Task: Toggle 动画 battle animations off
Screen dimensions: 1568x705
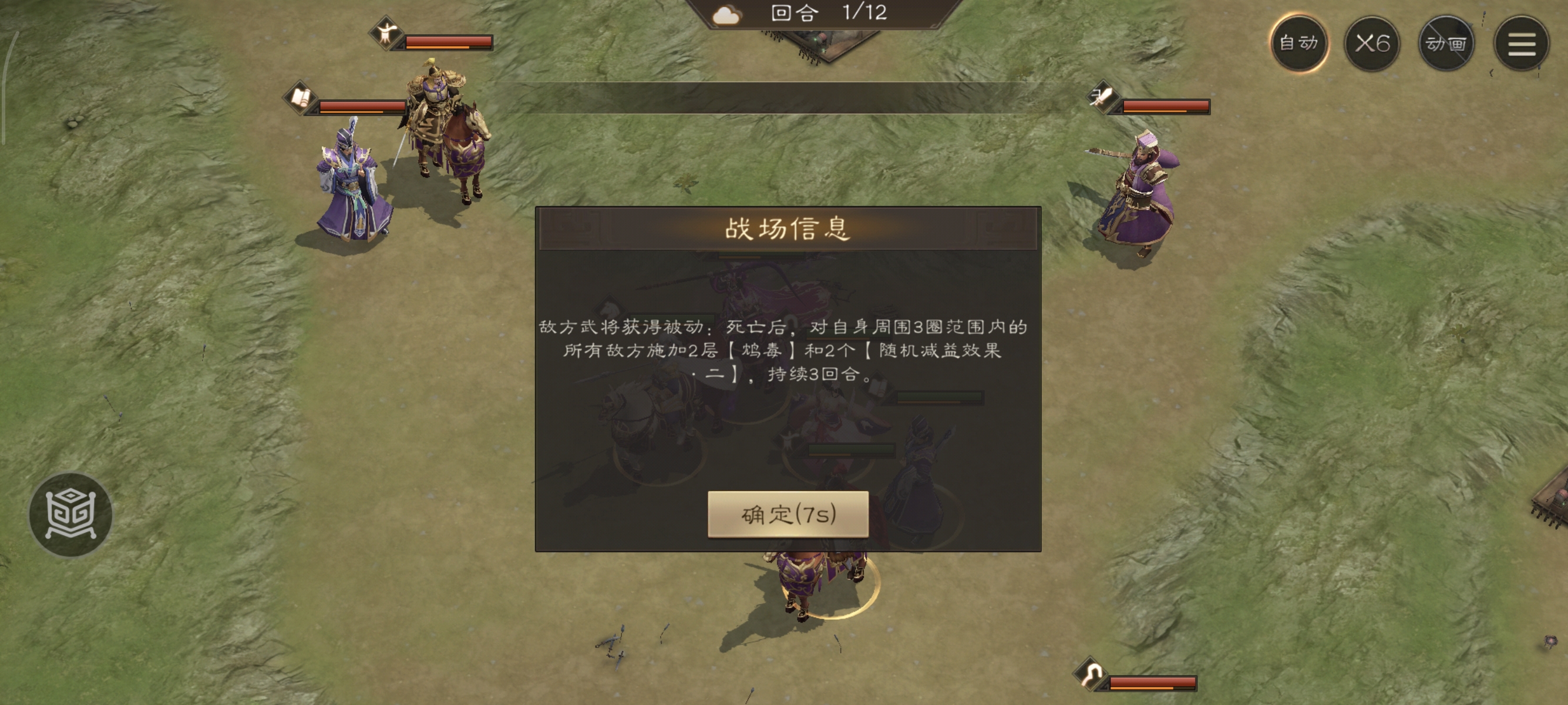Action: click(1446, 43)
